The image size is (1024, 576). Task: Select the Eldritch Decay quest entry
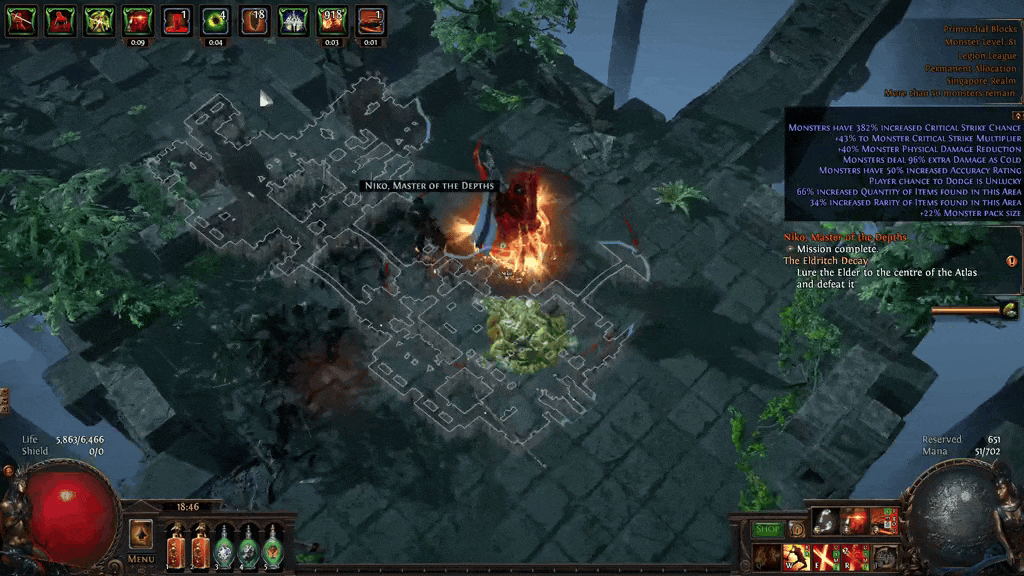tap(826, 261)
